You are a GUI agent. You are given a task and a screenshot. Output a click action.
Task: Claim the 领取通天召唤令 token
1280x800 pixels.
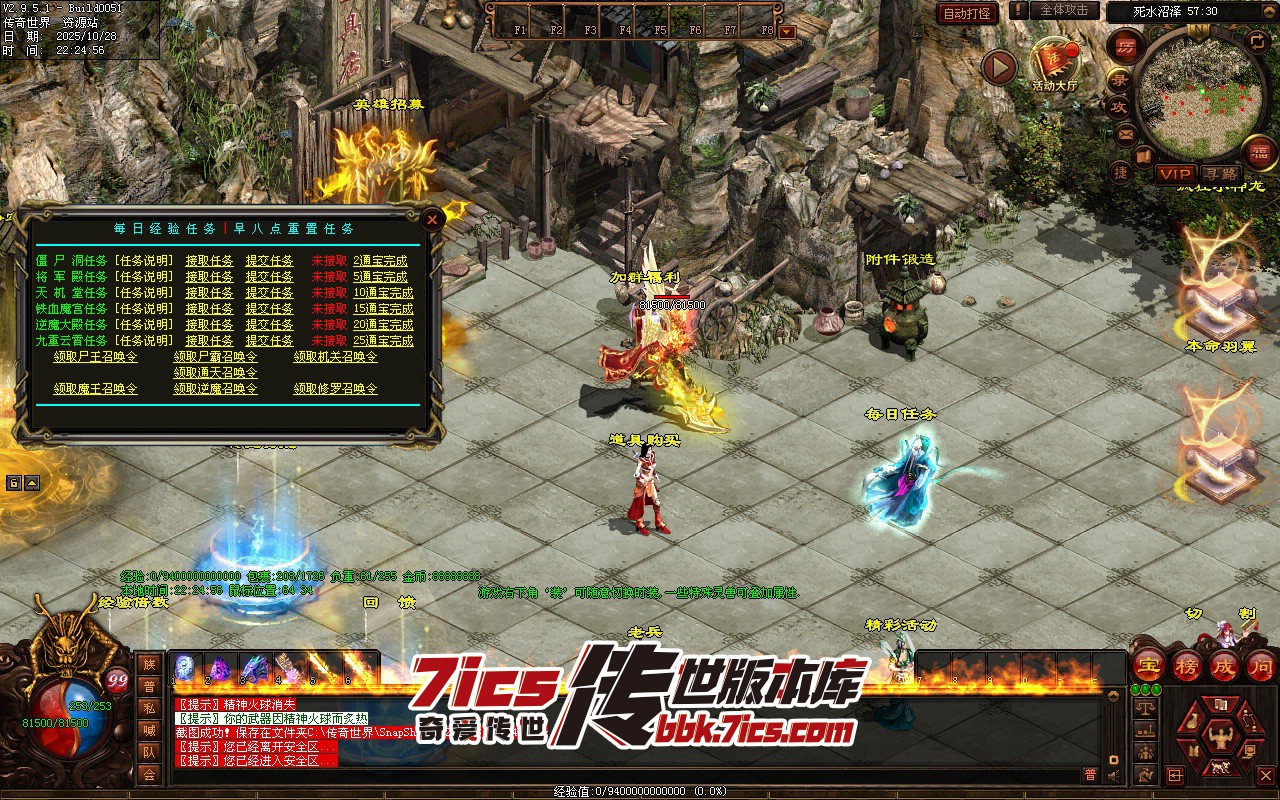(215, 373)
